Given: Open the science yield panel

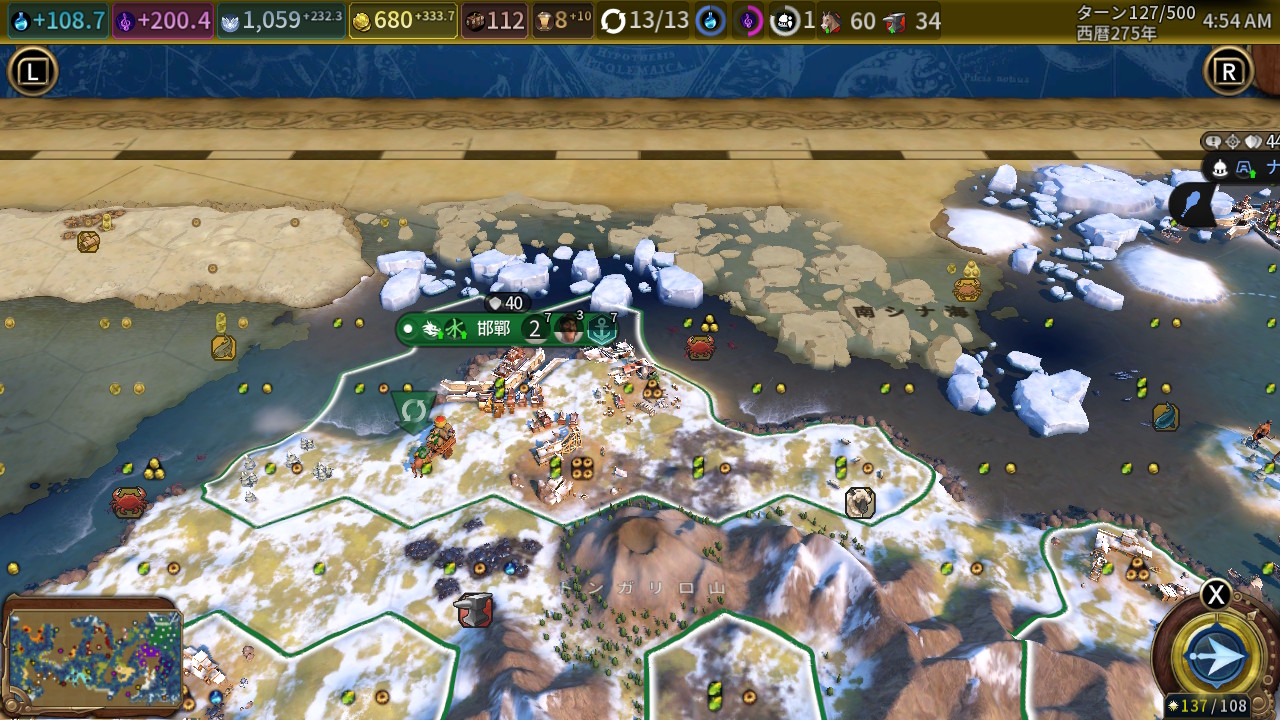Looking at the screenshot, I should tap(58, 20).
